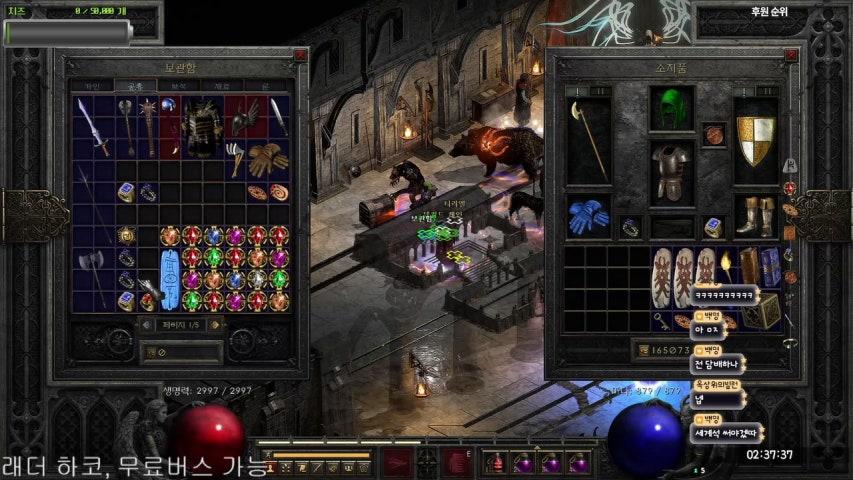Select the equipped boots

point(756,217)
